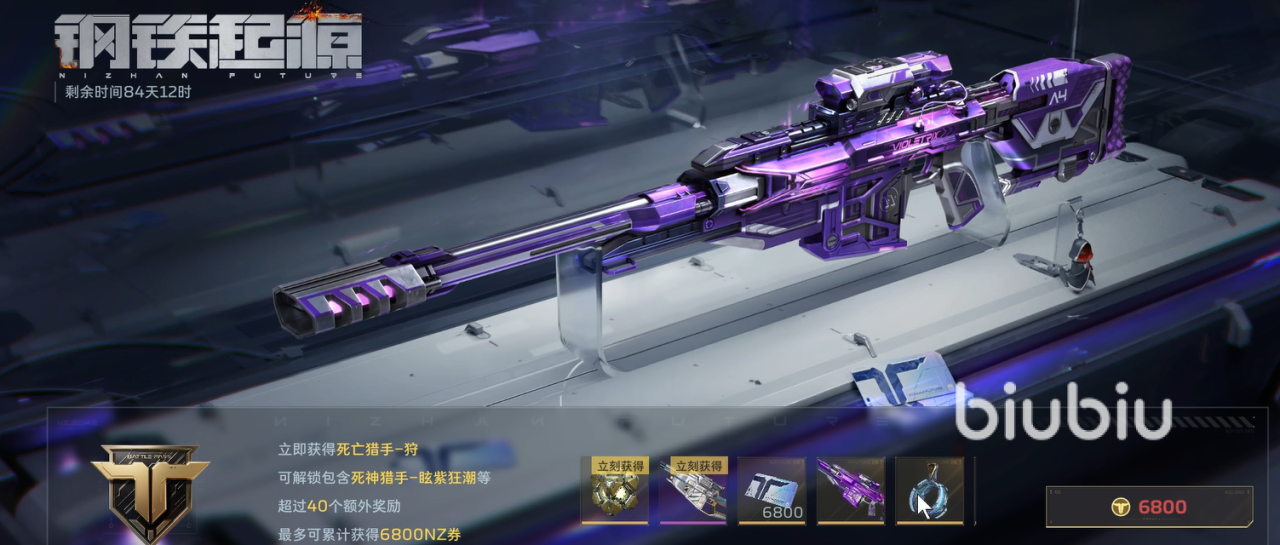
Task: Select the blue ring charm reward
Action: pyautogui.click(x=930, y=491)
